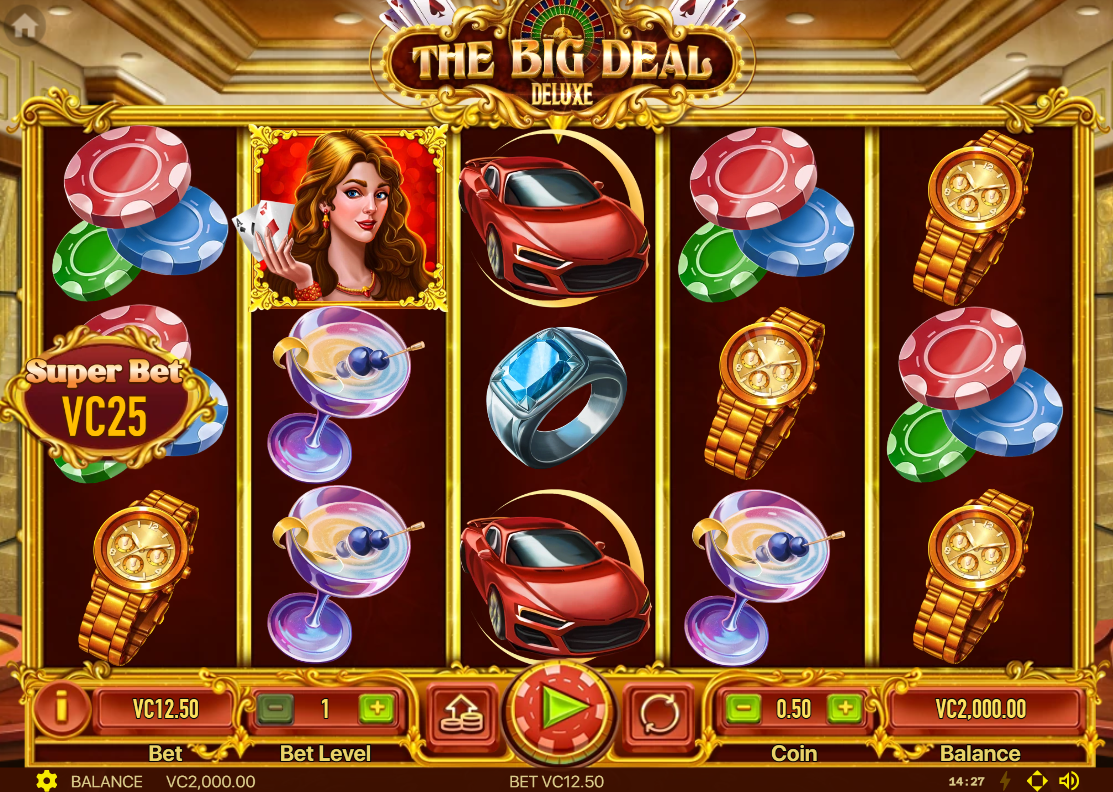
Task: Enable autoplay with the circular arrows button
Action: click(658, 711)
